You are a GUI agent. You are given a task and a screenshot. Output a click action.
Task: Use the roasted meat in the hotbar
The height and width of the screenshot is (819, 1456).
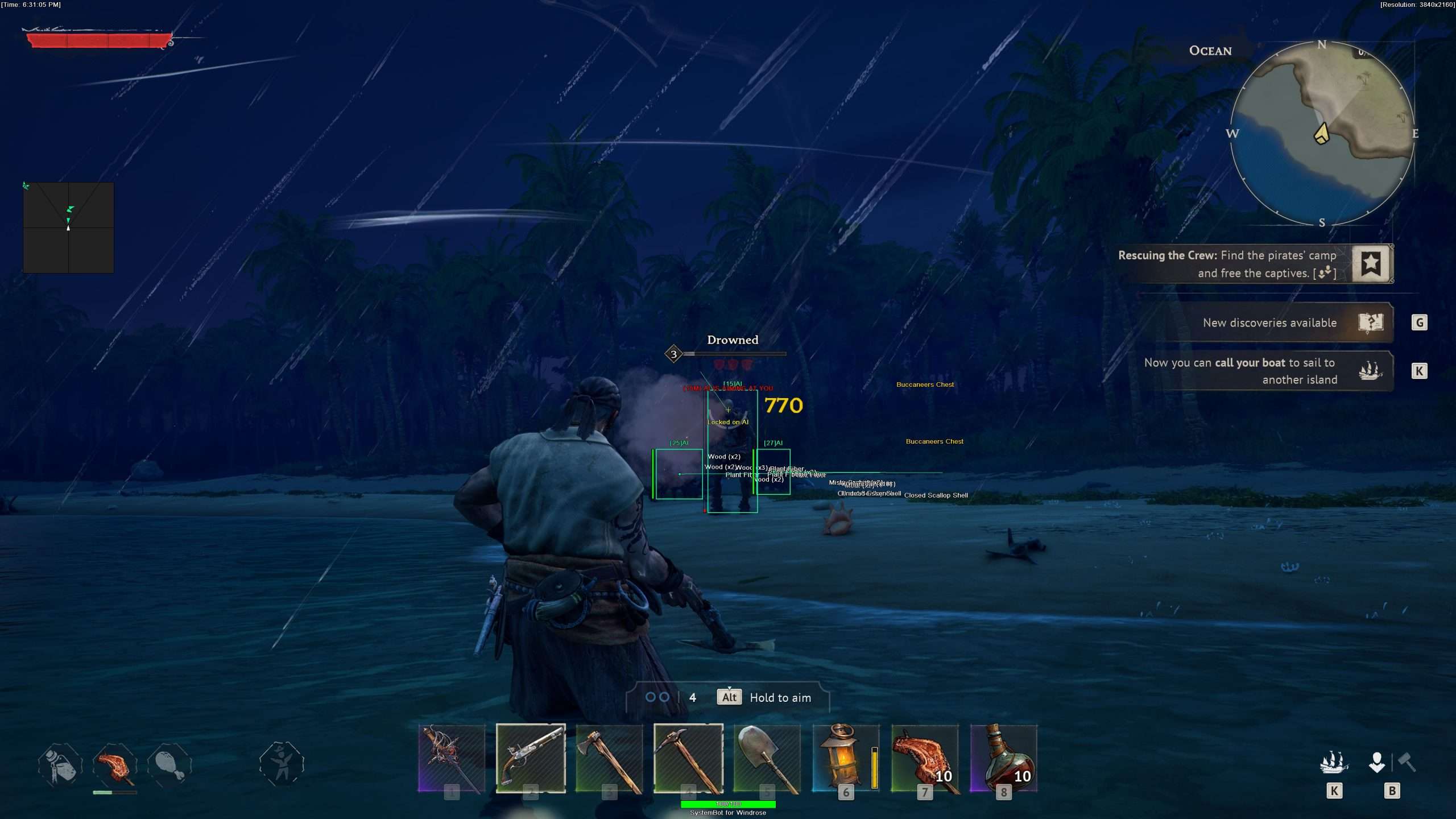coord(924,758)
